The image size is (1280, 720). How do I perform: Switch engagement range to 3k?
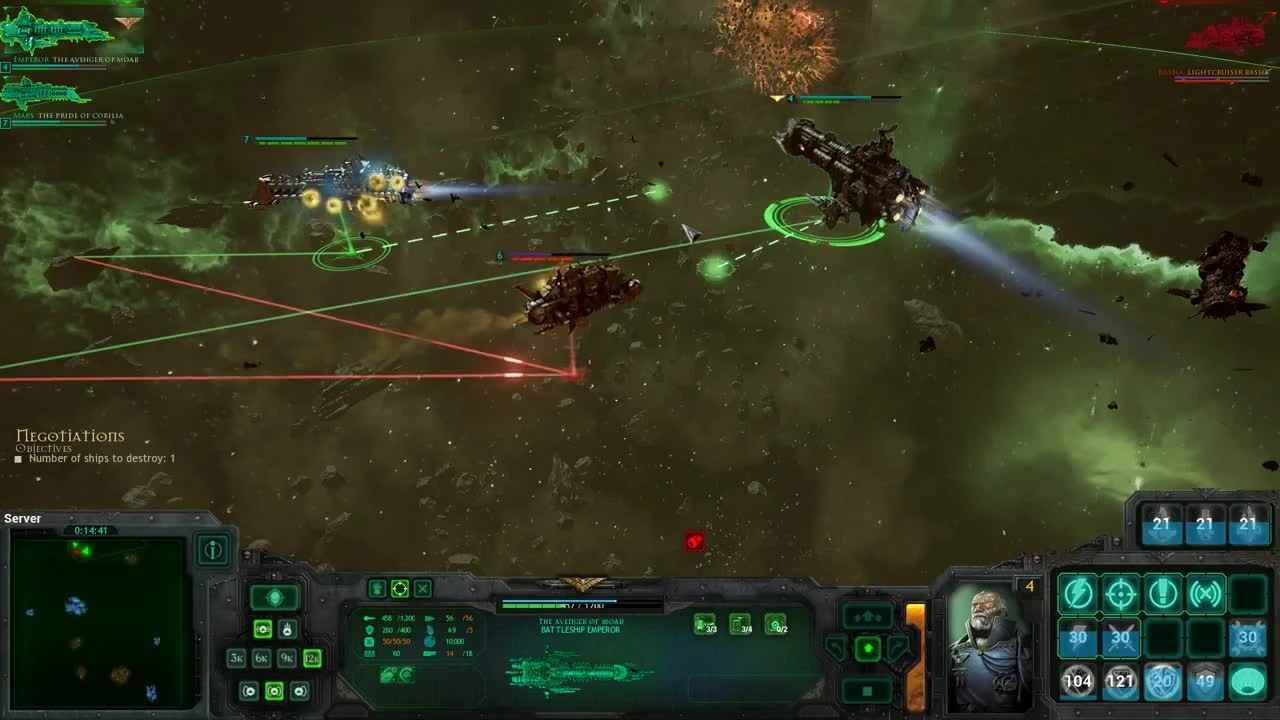[x=237, y=658]
